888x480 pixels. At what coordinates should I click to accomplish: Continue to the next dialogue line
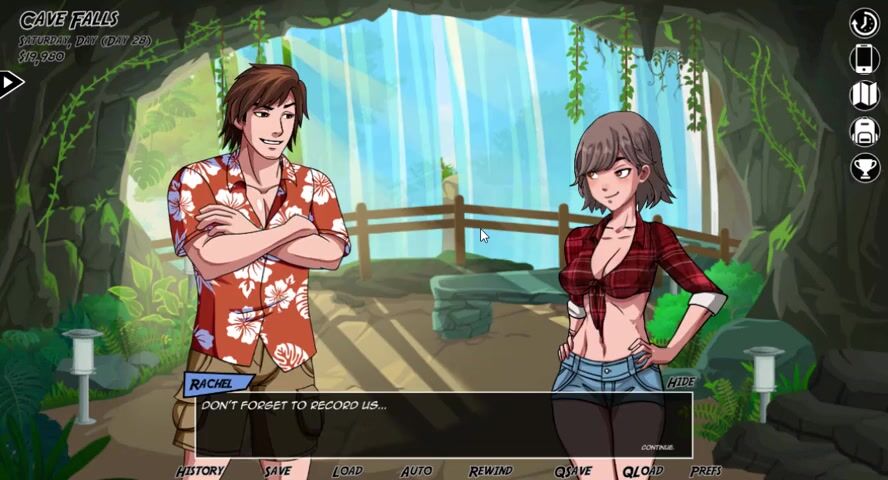tap(657, 447)
